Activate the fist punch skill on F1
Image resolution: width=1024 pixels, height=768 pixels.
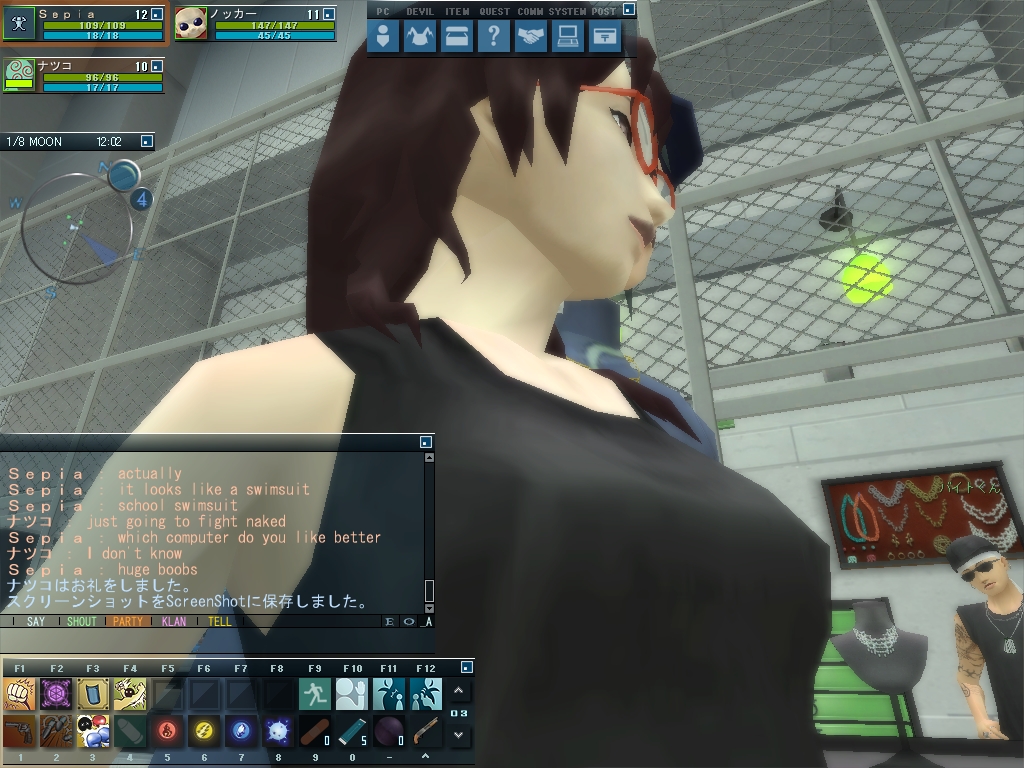click(19, 693)
